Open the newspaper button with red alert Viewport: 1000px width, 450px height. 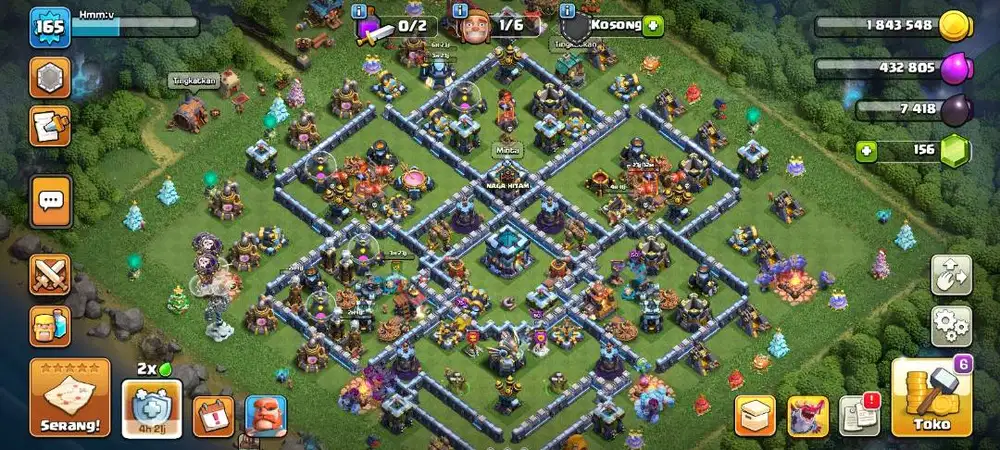tap(858, 416)
